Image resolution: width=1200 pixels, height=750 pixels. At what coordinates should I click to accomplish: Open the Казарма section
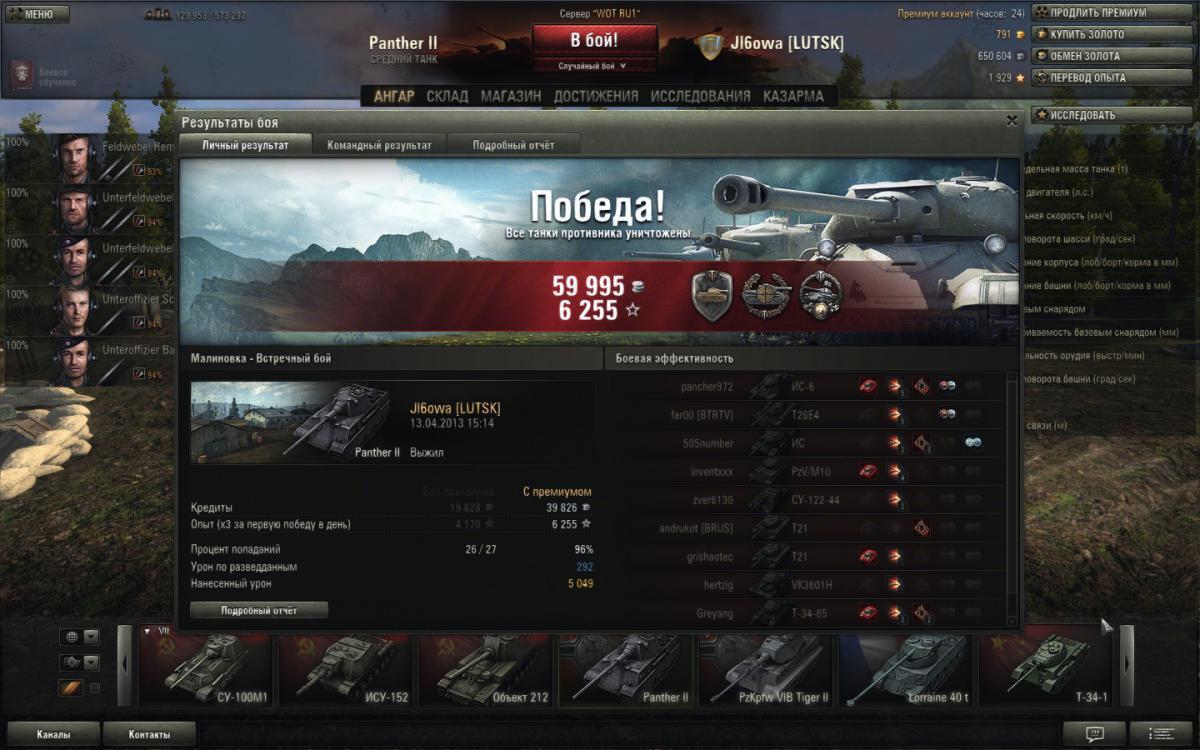click(793, 96)
